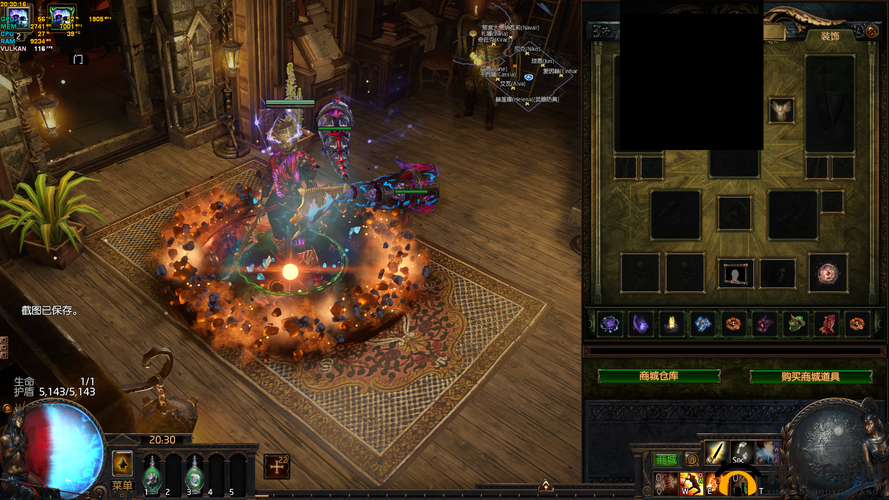Choose the green wreath cosmetic in the row
Image resolution: width=889 pixels, height=500 pixels.
tap(796, 323)
